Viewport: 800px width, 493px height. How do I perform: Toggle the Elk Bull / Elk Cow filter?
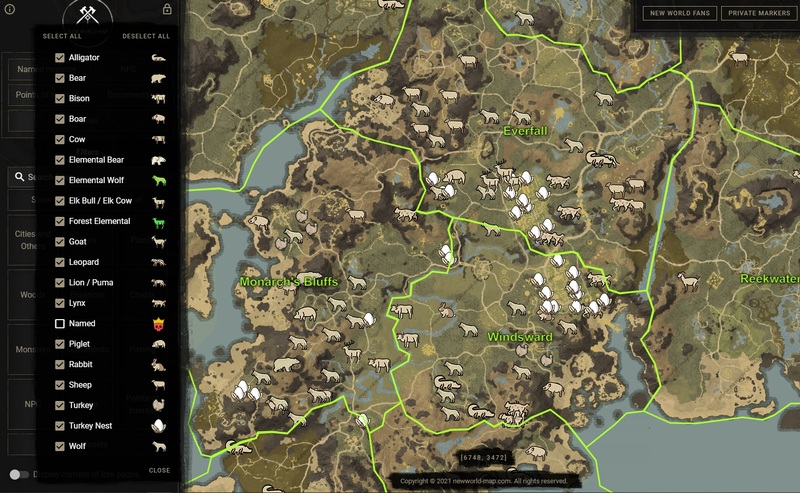click(60, 201)
